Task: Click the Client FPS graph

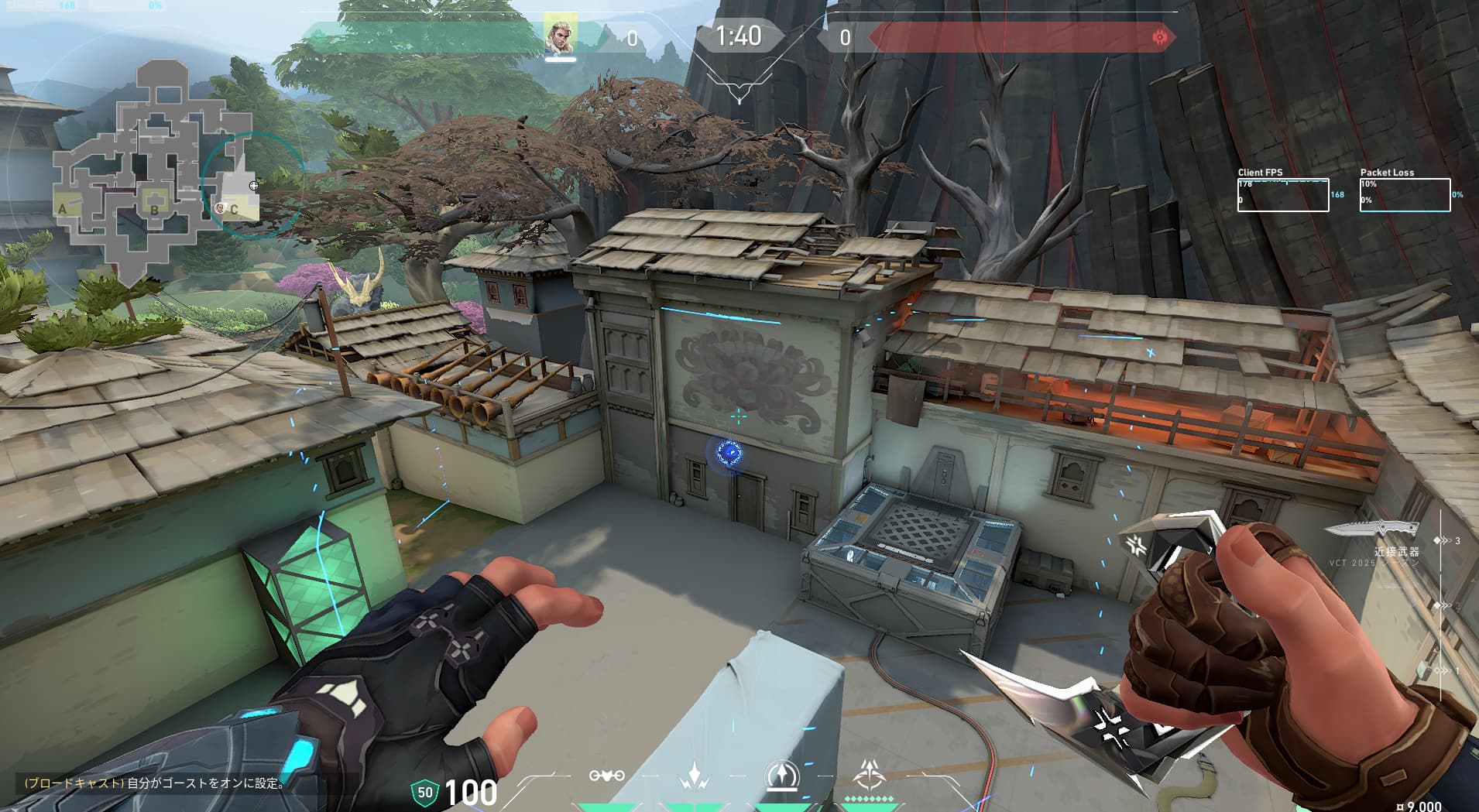Action: (1282, 195)
